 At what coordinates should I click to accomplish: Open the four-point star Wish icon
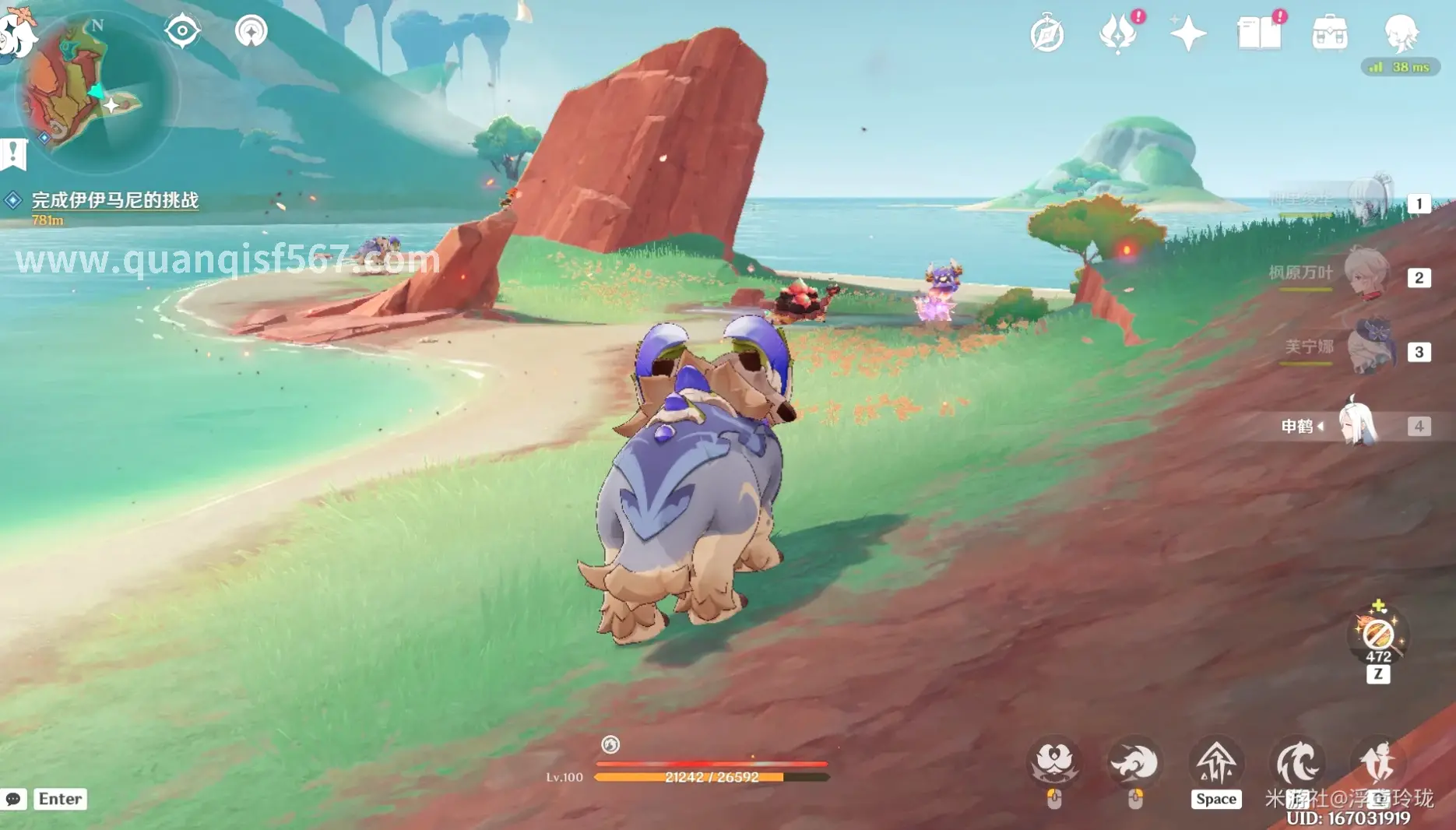pyautogui.click(x=1188, y=34)
